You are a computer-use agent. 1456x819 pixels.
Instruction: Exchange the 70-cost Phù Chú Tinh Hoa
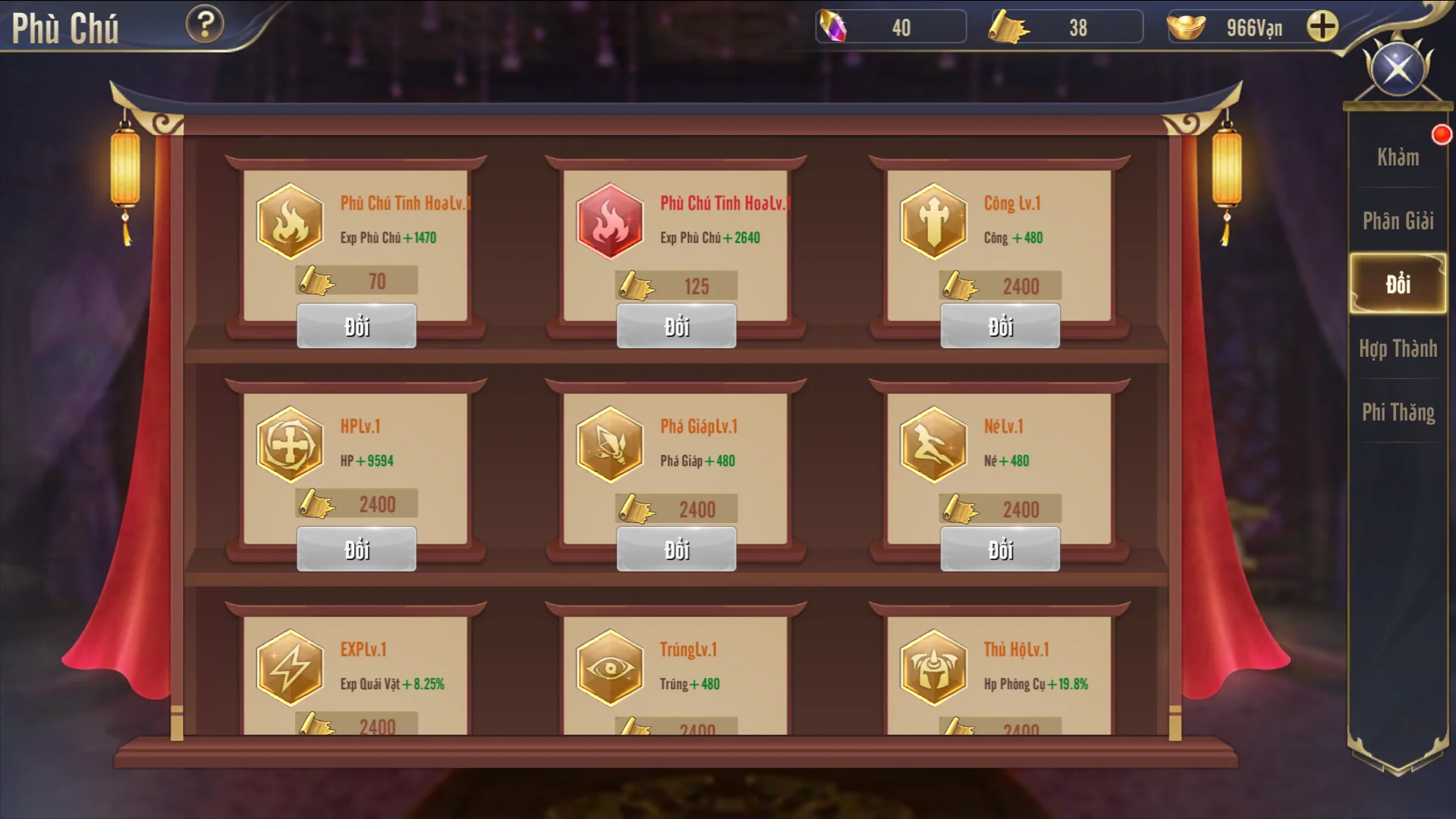tap(357, 326)
